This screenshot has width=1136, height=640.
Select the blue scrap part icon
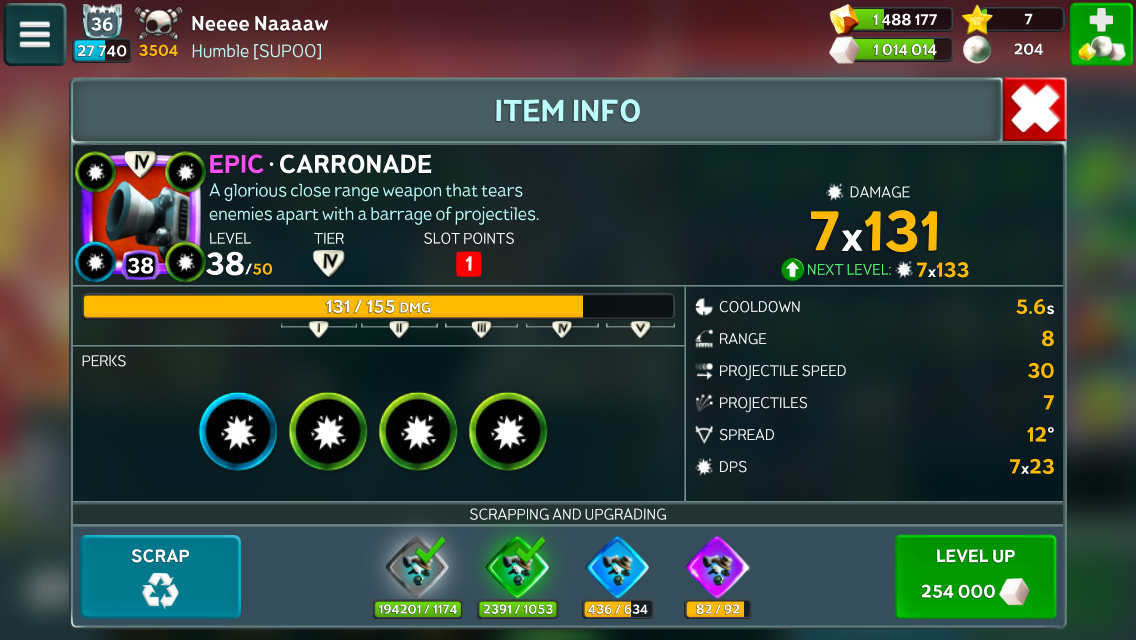[617, 569]
